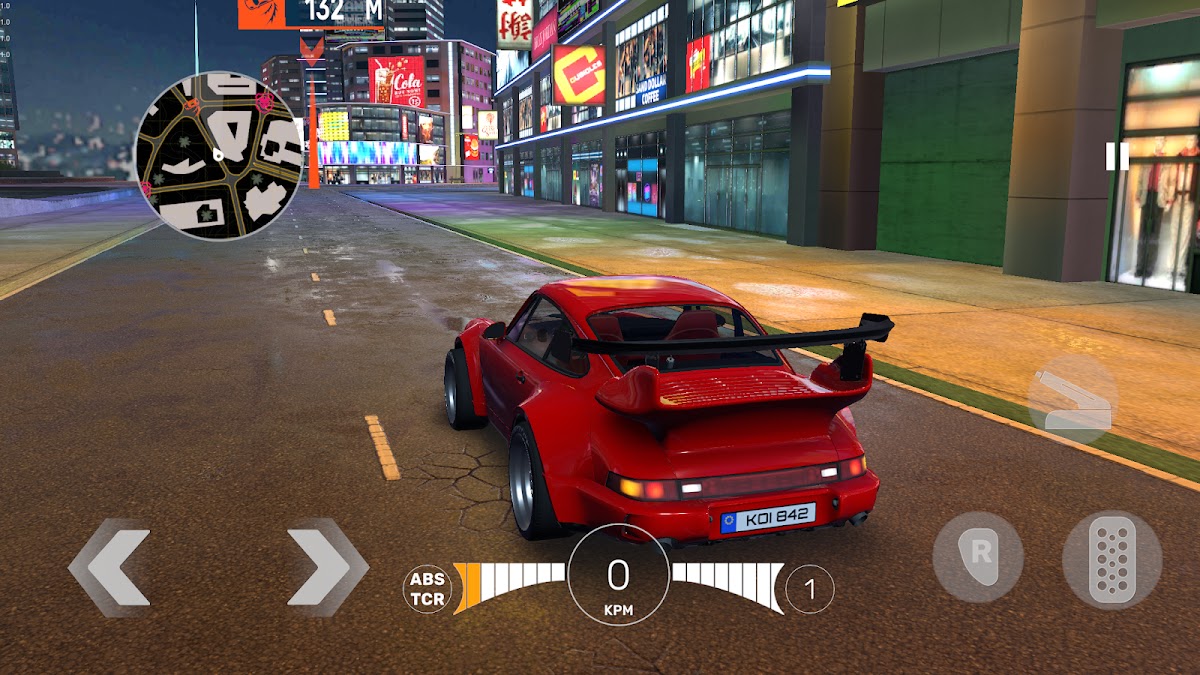Open the circular minimap

[218, 155]
